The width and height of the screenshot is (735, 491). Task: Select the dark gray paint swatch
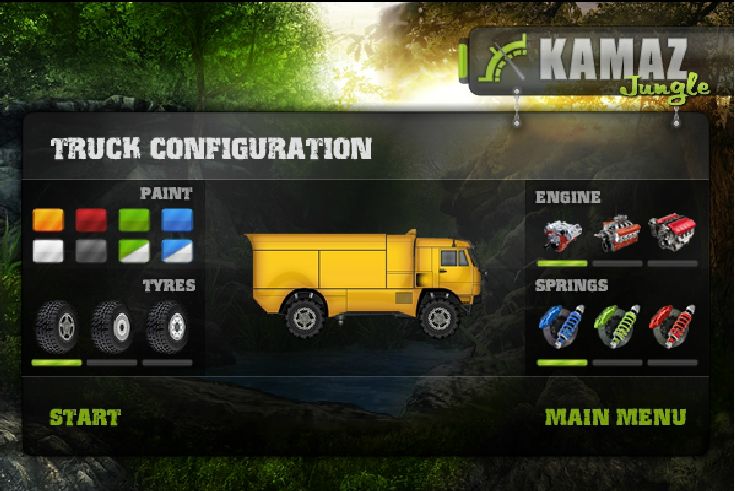[x=91, y=251]
